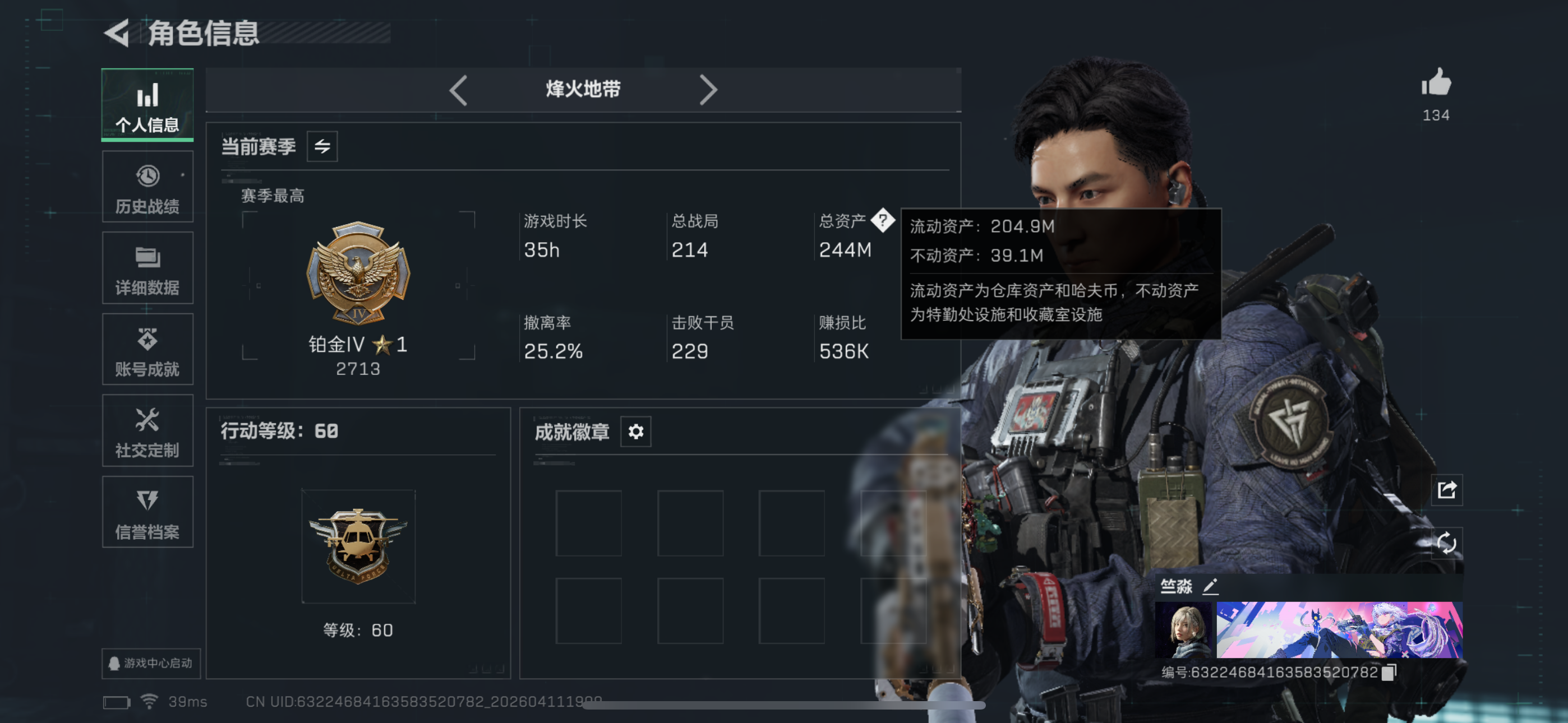Viewport: 1568px width, 723px height.
Task: View the 信誉档案 record
Action: (147, 512)
